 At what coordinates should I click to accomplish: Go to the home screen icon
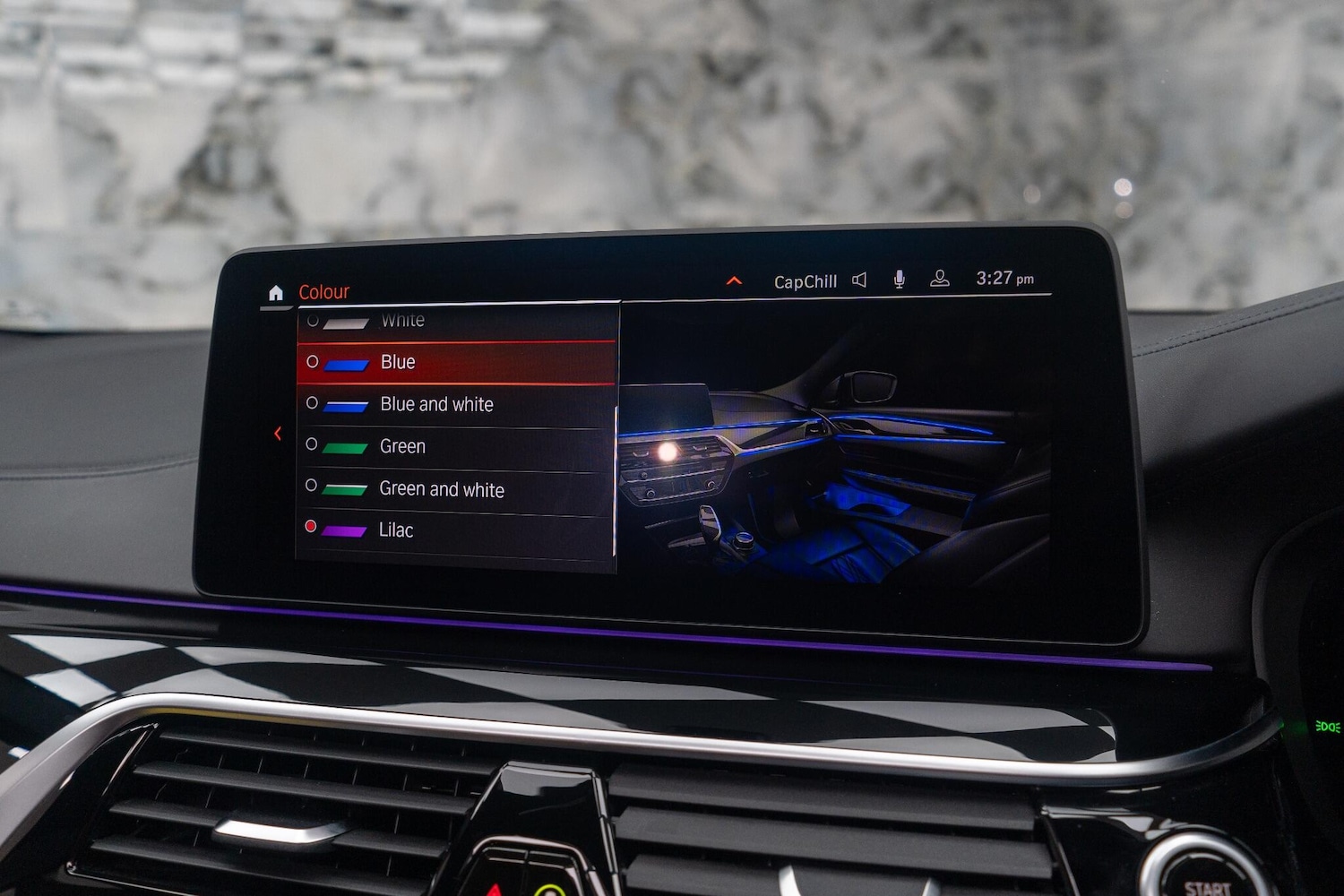point(276,293)
